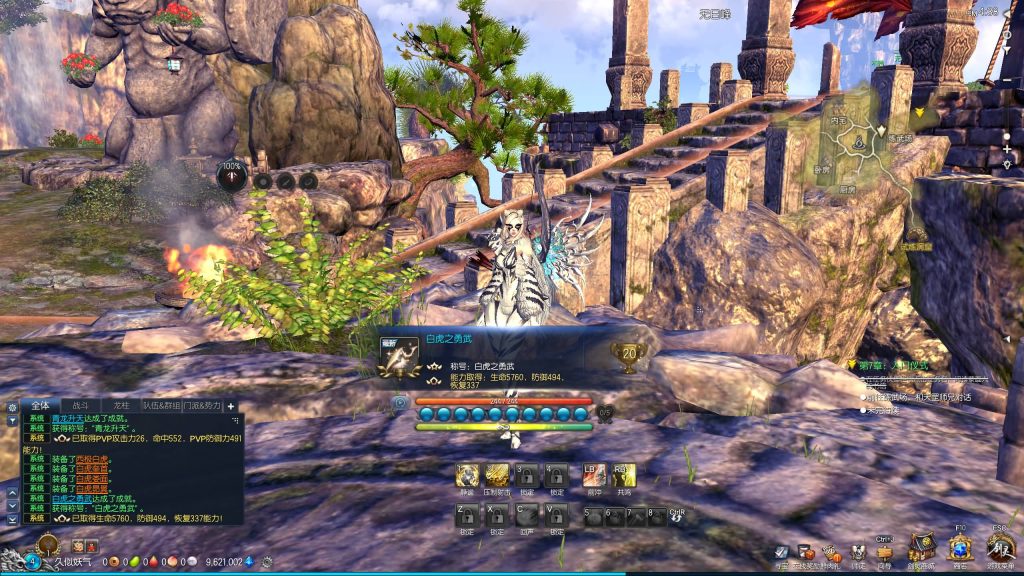
Task: Switch to the 战斗 chat tab
Action: (x=80, y=405)
